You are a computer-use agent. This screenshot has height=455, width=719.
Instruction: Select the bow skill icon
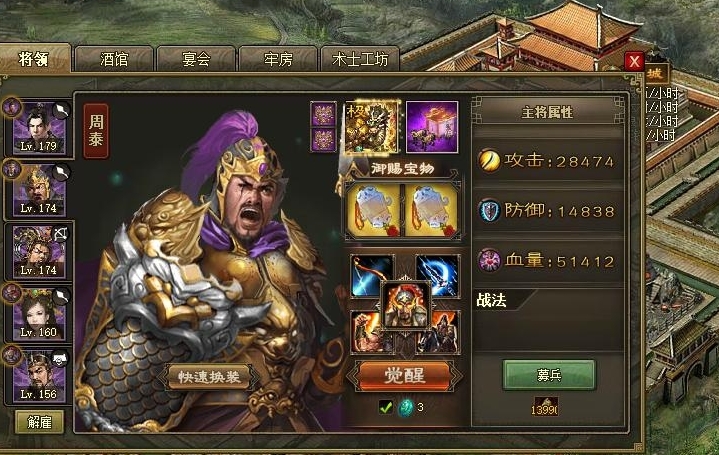pyautogui.click(x=369, y=274)
